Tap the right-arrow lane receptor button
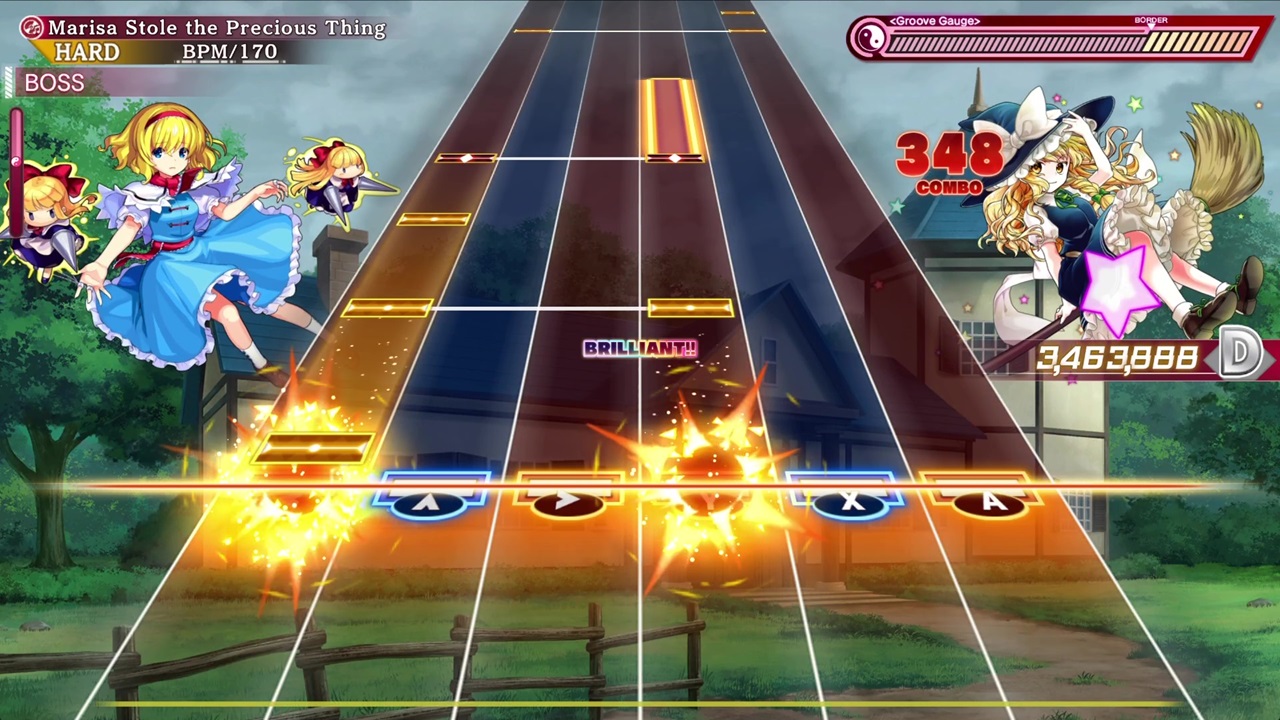Image resolution: width=1280 pixels, height=720 pixels. (x=568, y=500)
